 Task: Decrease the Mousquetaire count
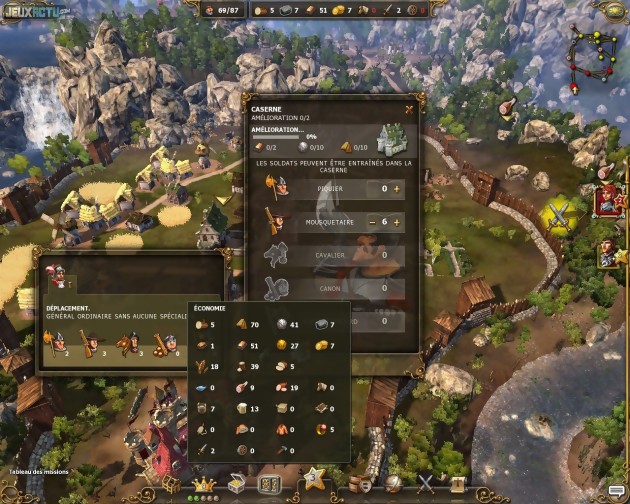371,222
